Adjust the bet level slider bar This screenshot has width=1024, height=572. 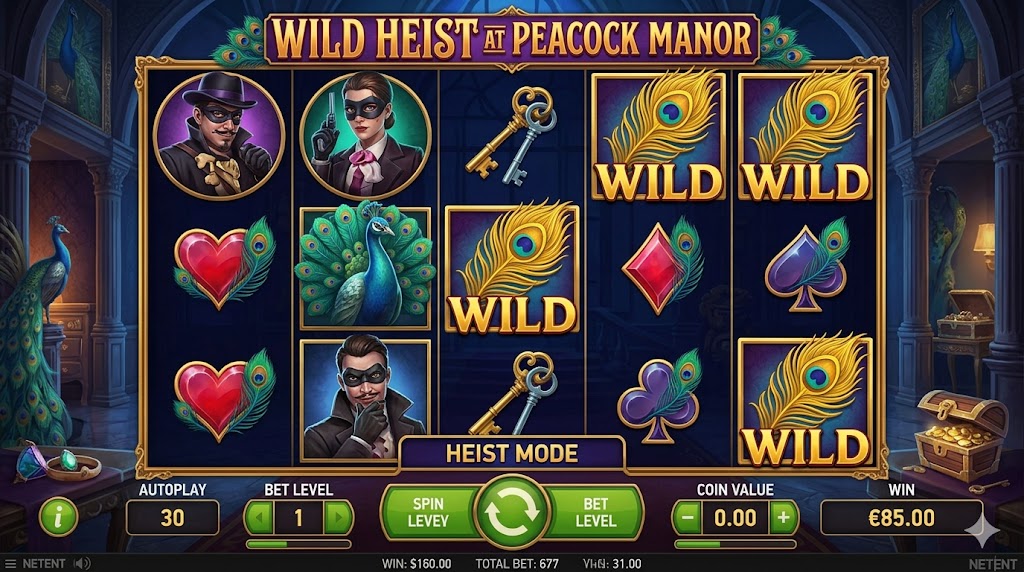pos(299,544)
